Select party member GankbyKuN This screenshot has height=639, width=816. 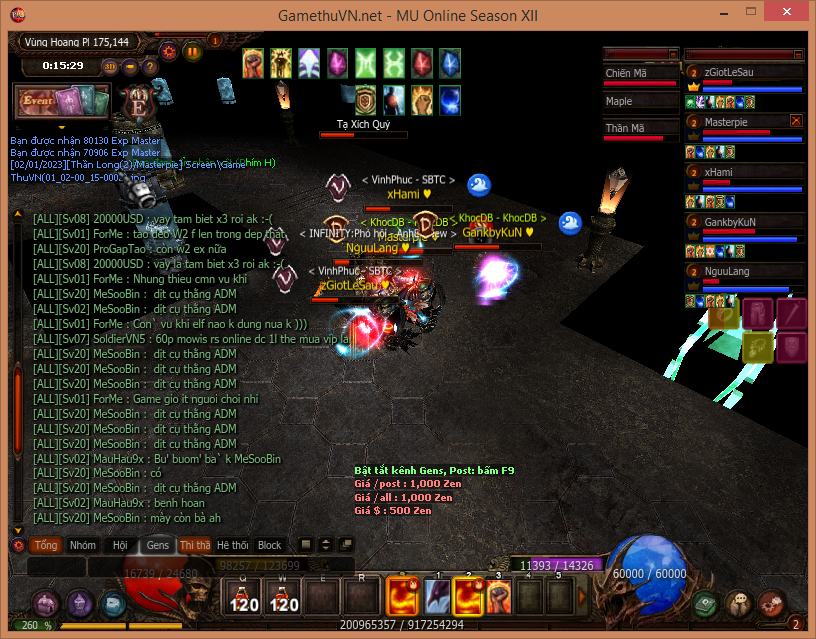[x=730, y=222]
